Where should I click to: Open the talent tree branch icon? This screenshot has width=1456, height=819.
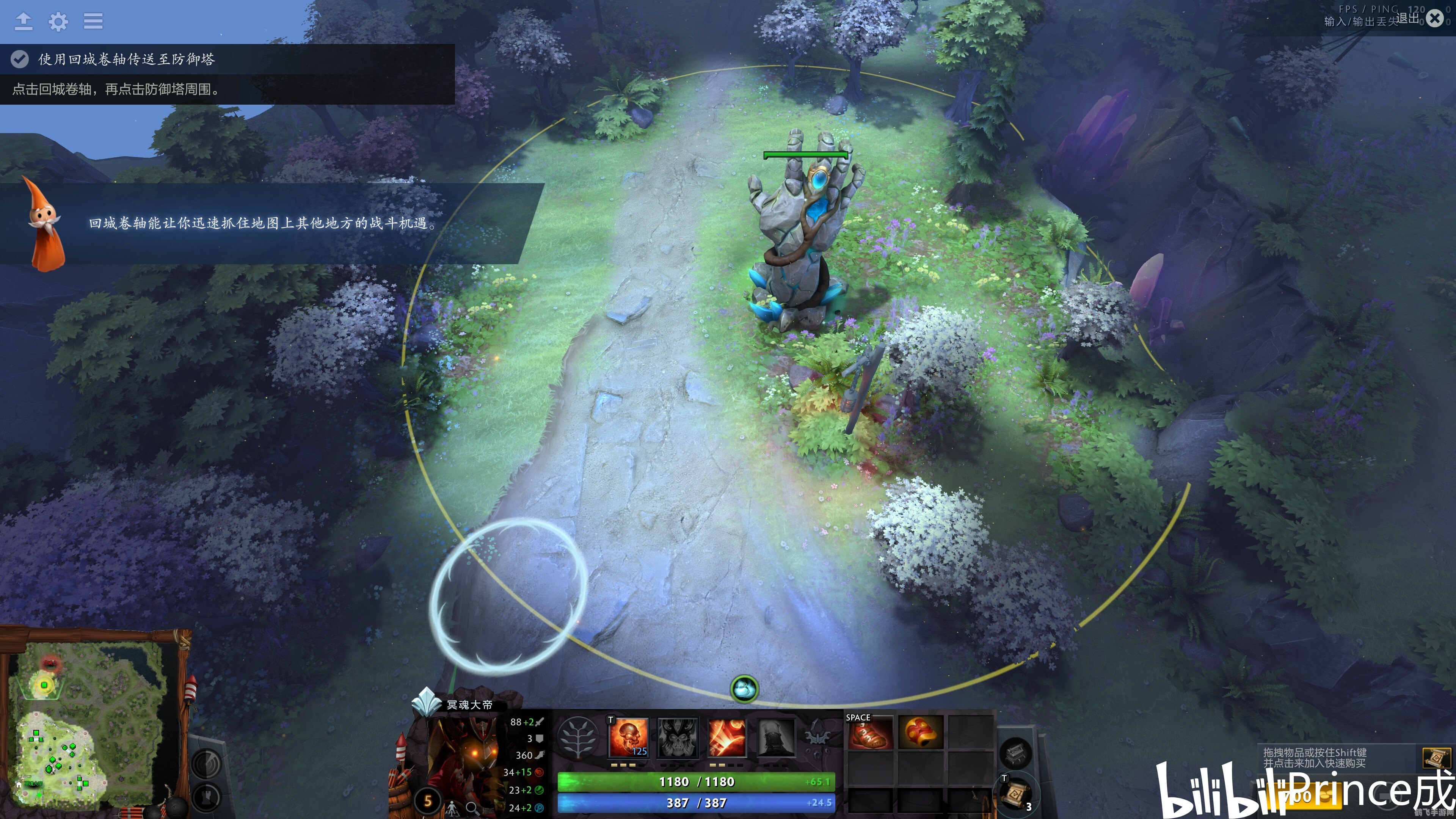tap(578, 737)
